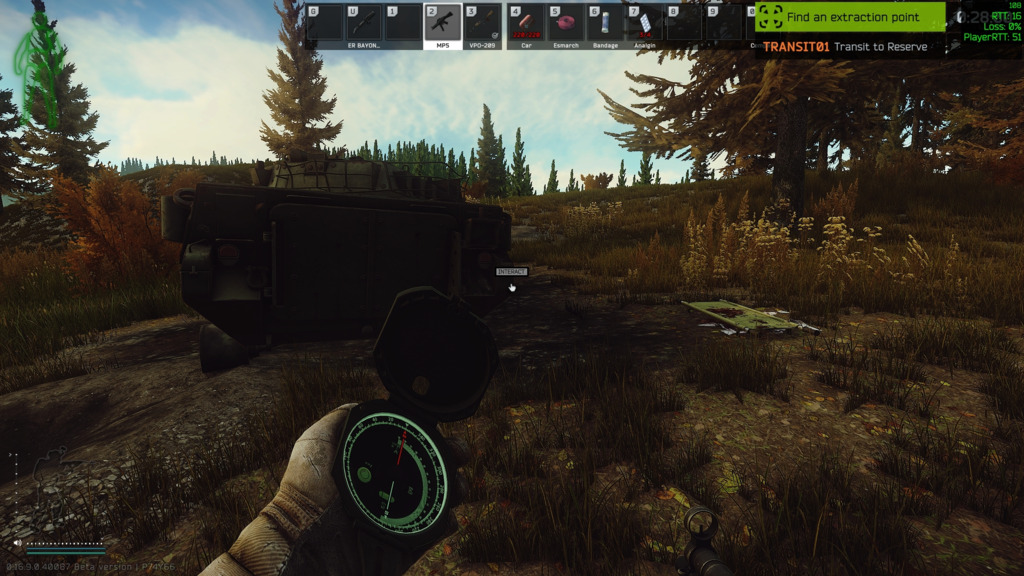Image resolution: width=1024 pixels, height=576 pixels.
Task: Select the Esmarch tourniquet slot
Action: [565, 24]
